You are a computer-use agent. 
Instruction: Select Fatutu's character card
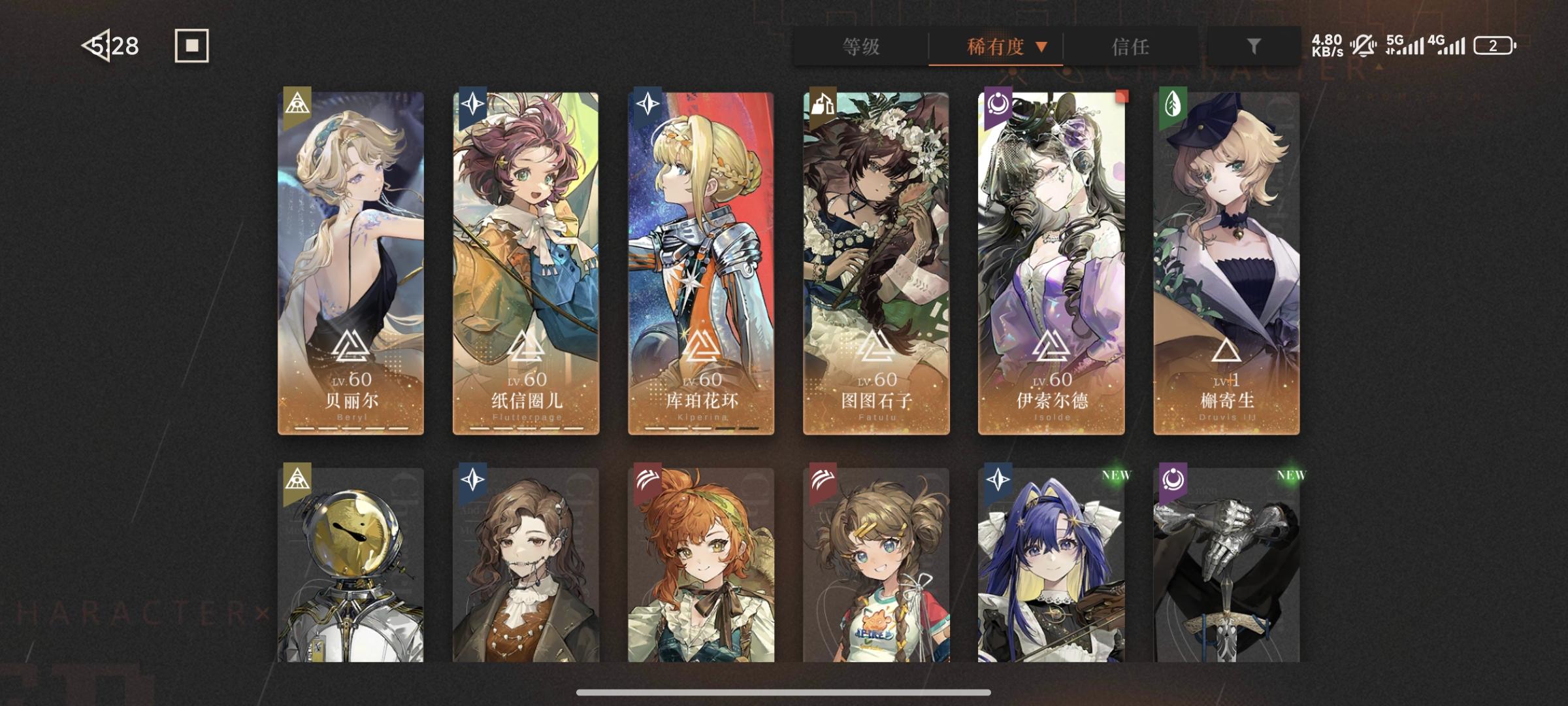pyautogui.click(x=875, y=261)
